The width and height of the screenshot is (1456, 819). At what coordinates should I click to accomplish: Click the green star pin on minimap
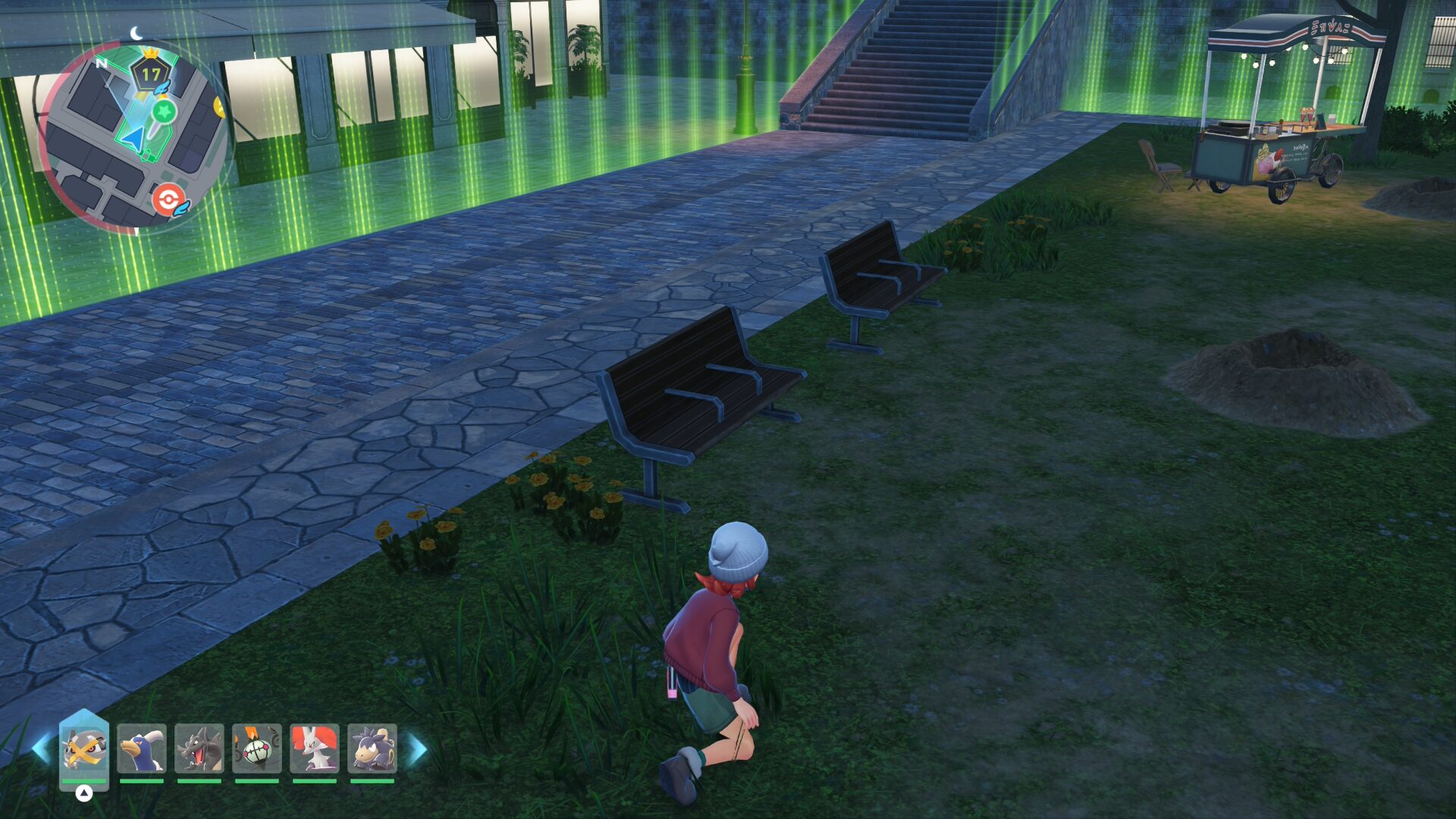pyautogui.click(x=163, y=111)
